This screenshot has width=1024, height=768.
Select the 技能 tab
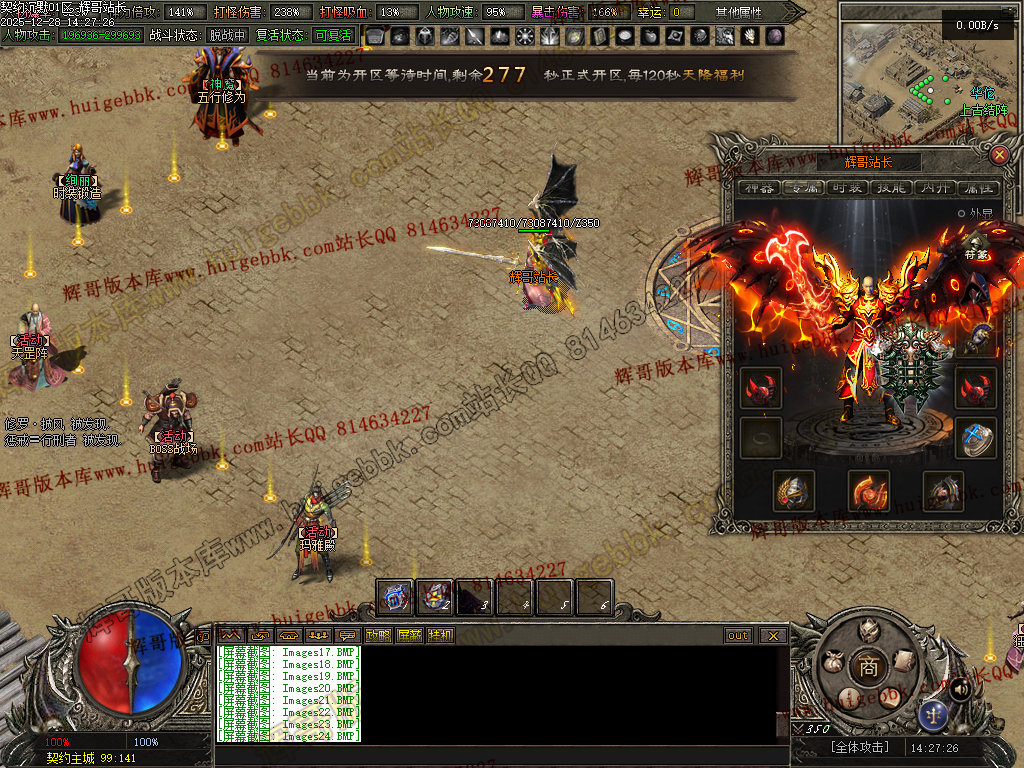(892, 188)
